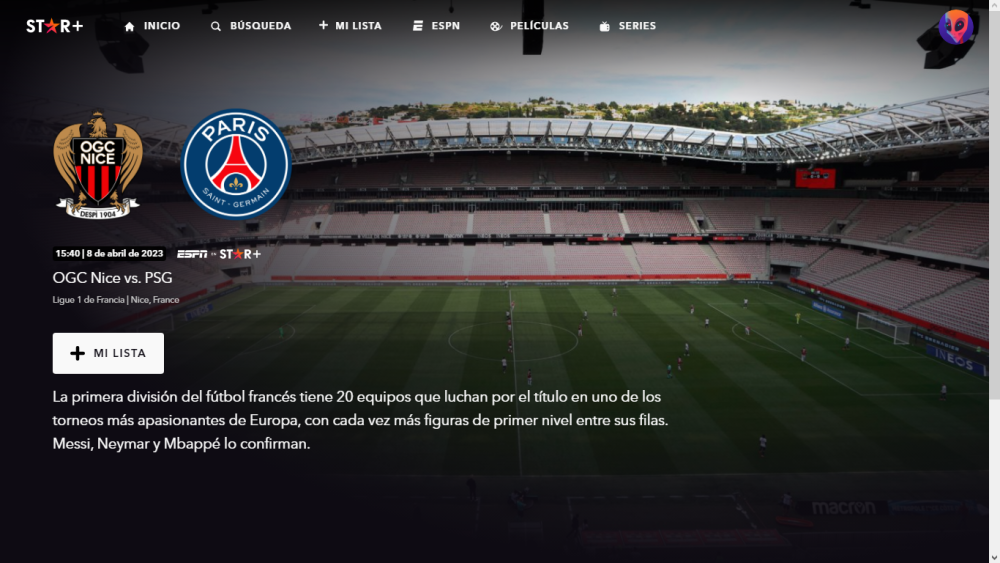This screenshot has width=1000, height=563.
Task: Add OGC Nice vs. PSG to Mi Lista
Action: tap(108, 353)
